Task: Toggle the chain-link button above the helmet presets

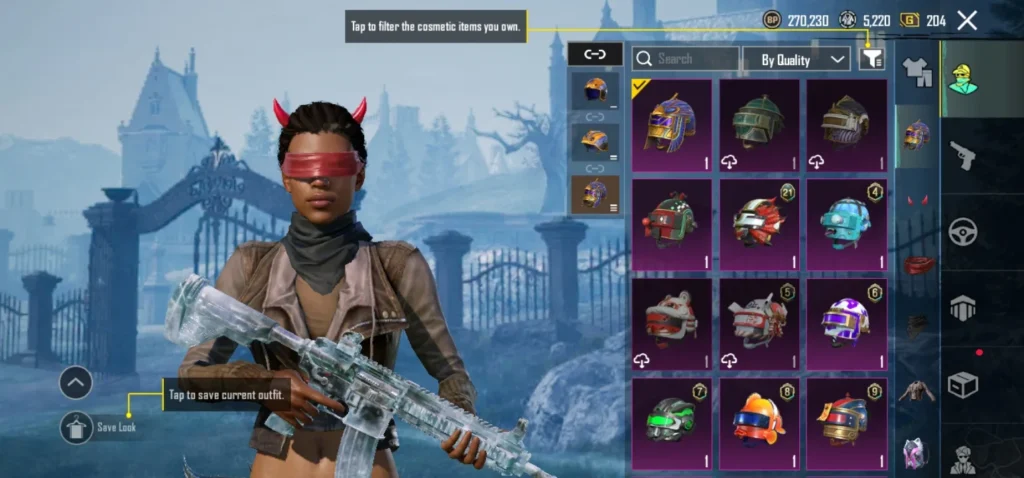Action: tap(595, 54)
